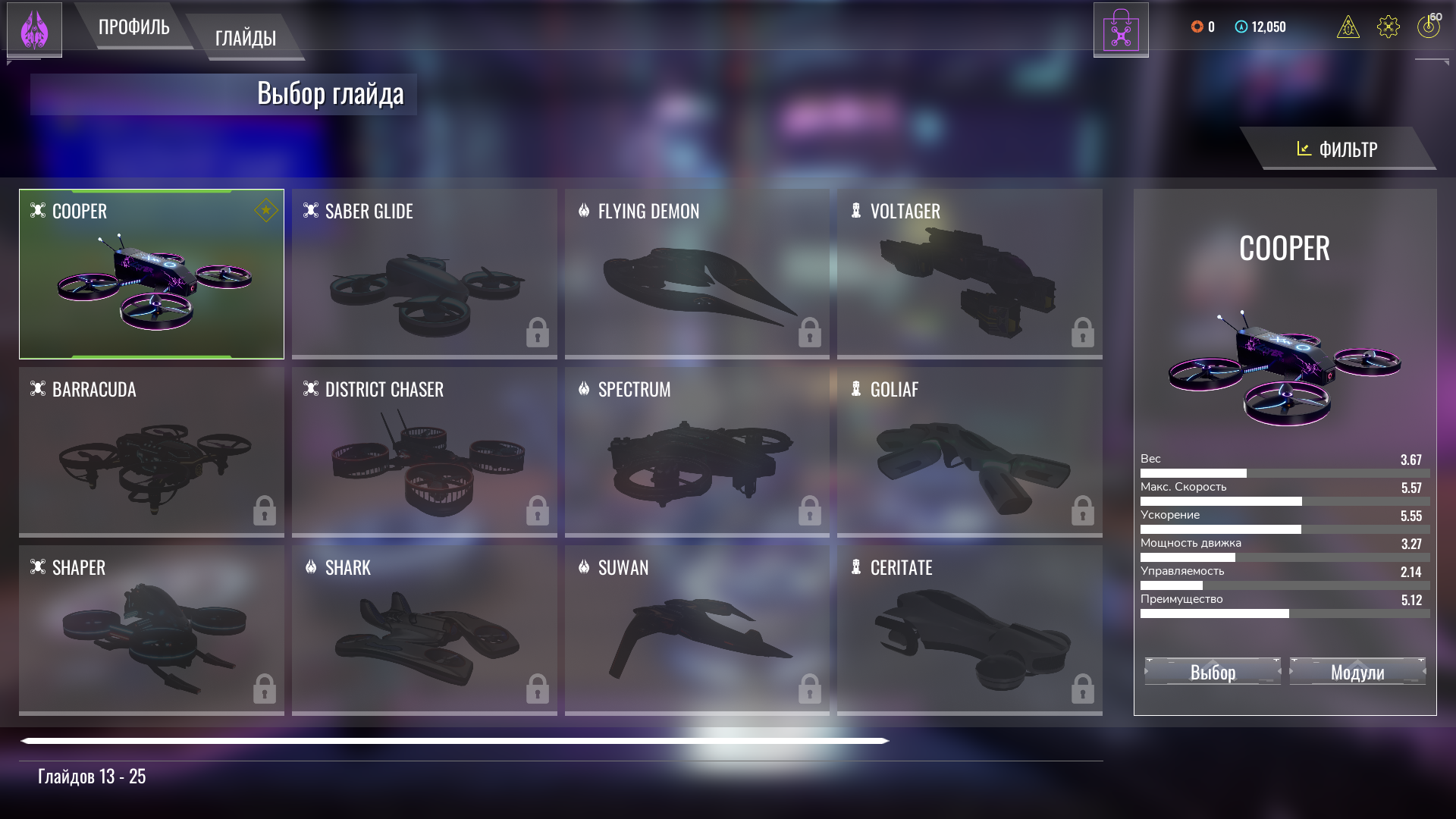Select the SHAPER glide tile

152,630
